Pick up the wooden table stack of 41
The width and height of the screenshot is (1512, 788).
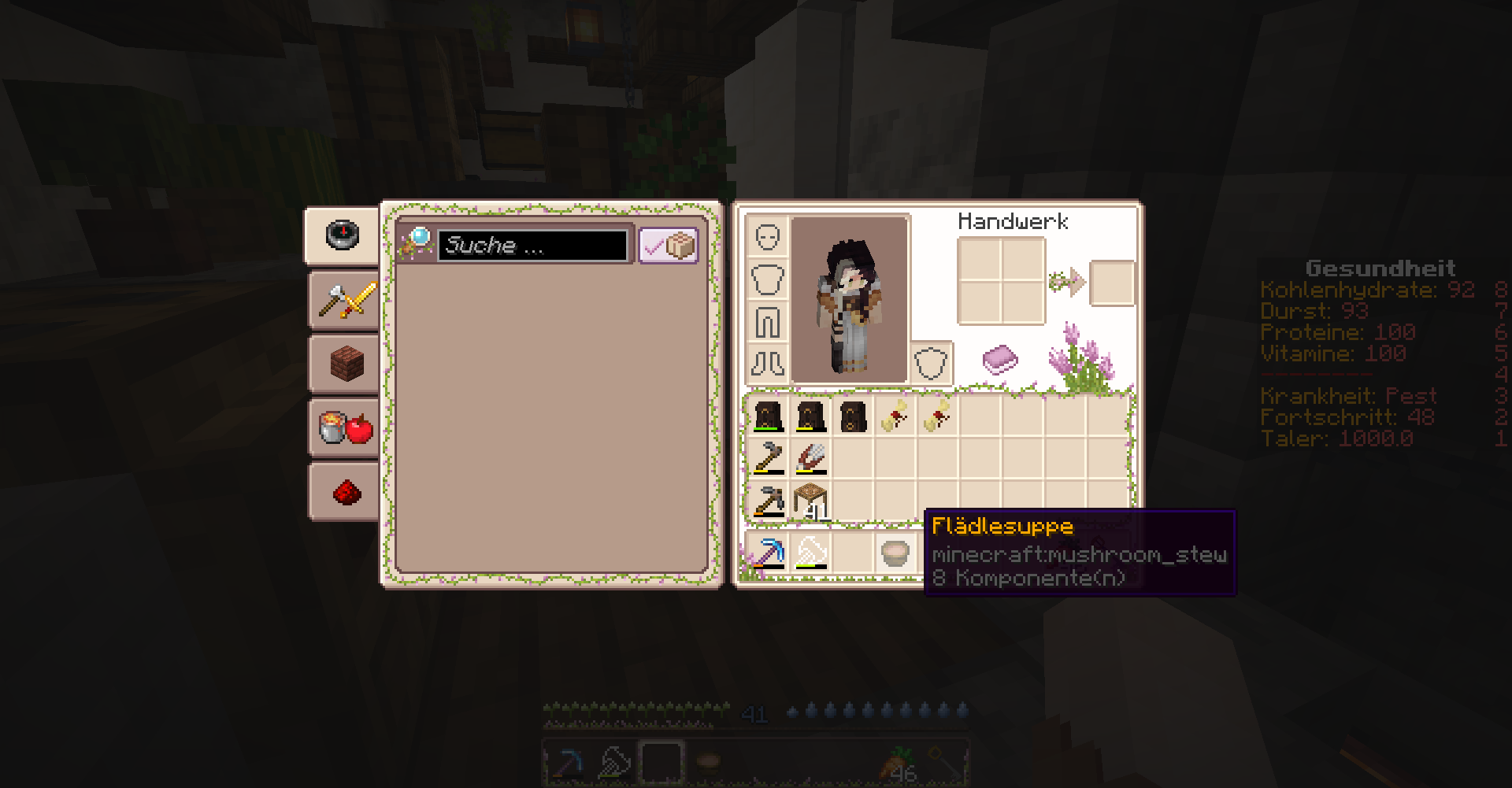click(x=810, y=501)
